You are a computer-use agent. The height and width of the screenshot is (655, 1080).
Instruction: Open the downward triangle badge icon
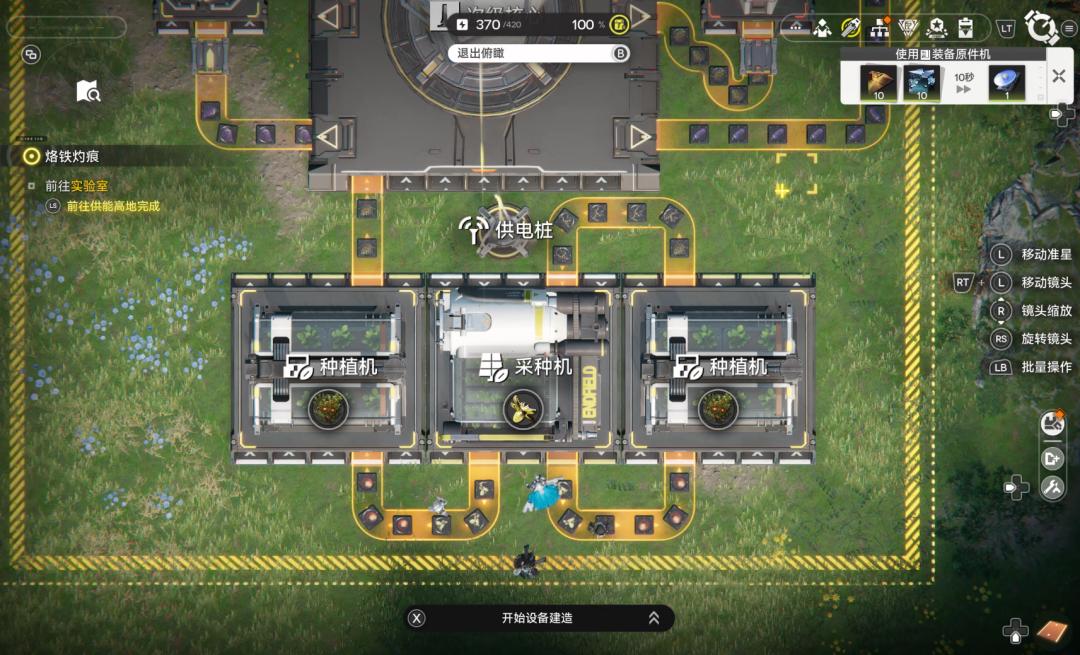tap(908, 27)
